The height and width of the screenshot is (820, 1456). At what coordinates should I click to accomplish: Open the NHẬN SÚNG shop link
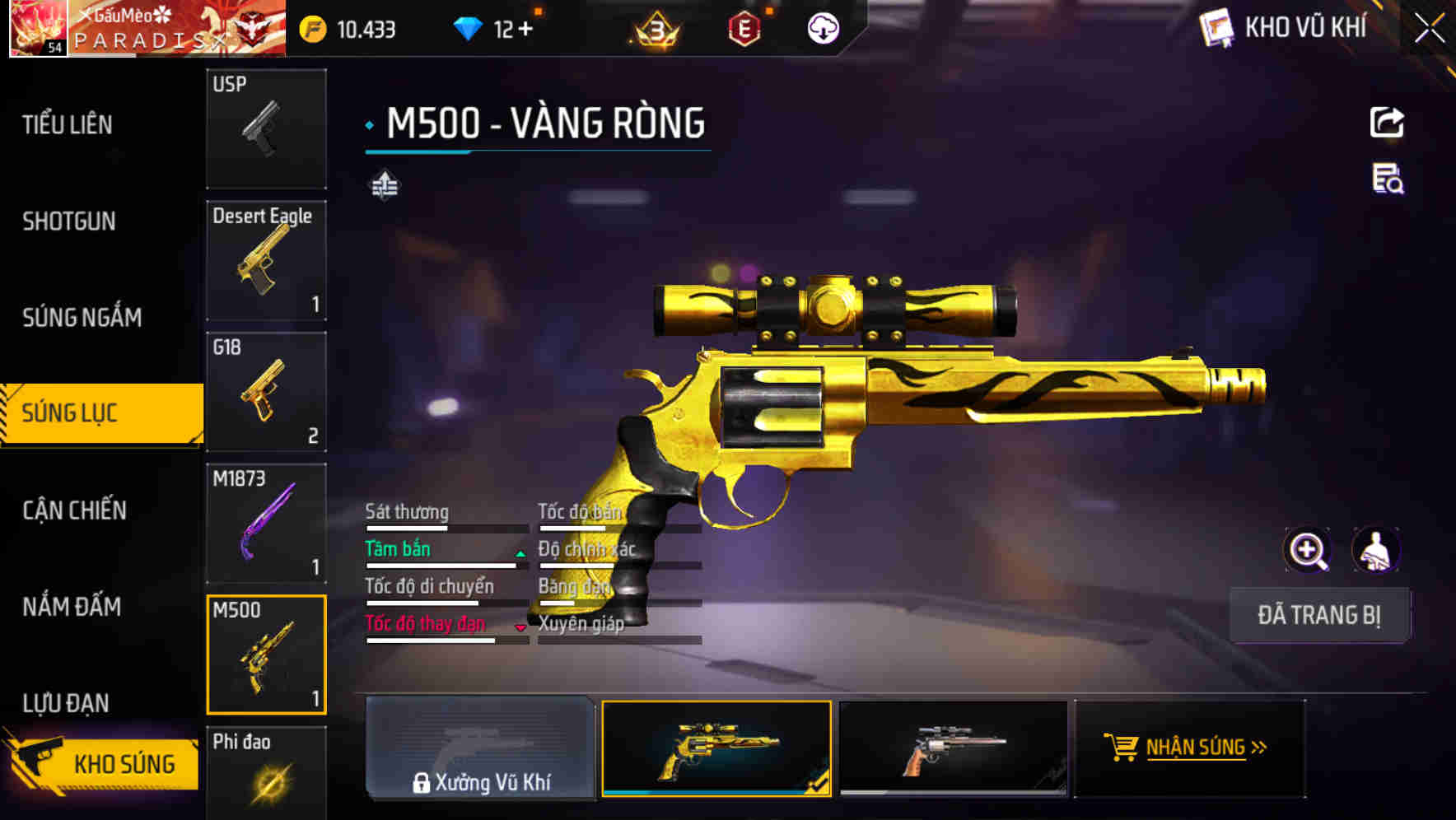point(1187,749)
